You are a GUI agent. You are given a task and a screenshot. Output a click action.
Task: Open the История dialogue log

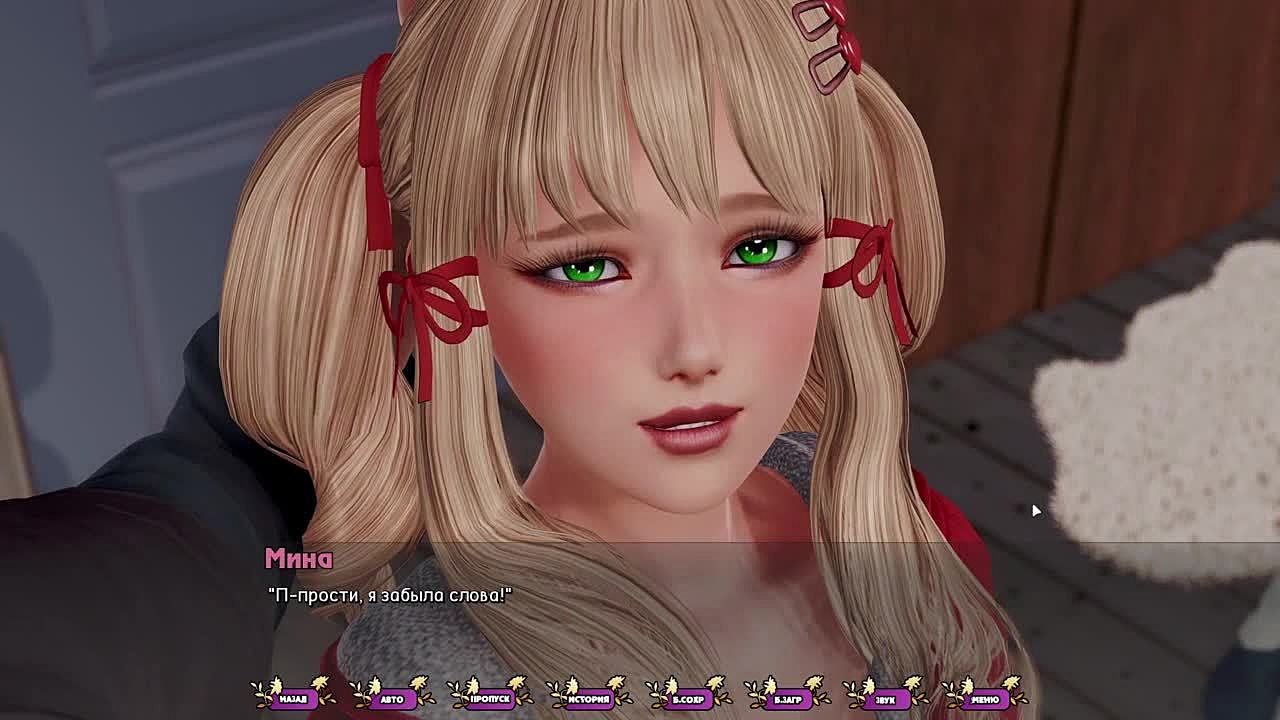pos(589,698)
